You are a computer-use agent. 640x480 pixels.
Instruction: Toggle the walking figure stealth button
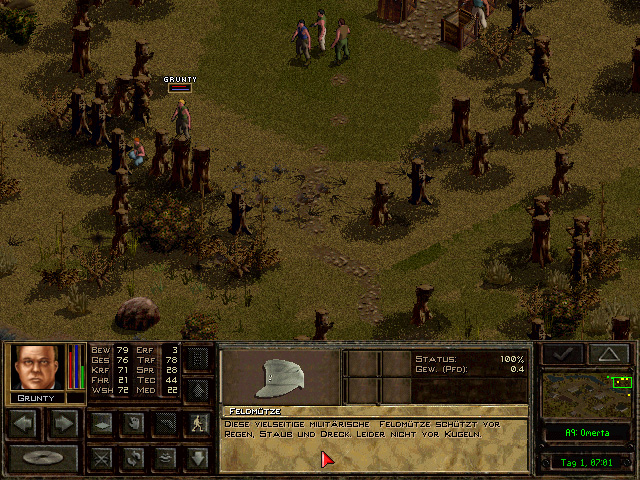[x=198, y=424]
